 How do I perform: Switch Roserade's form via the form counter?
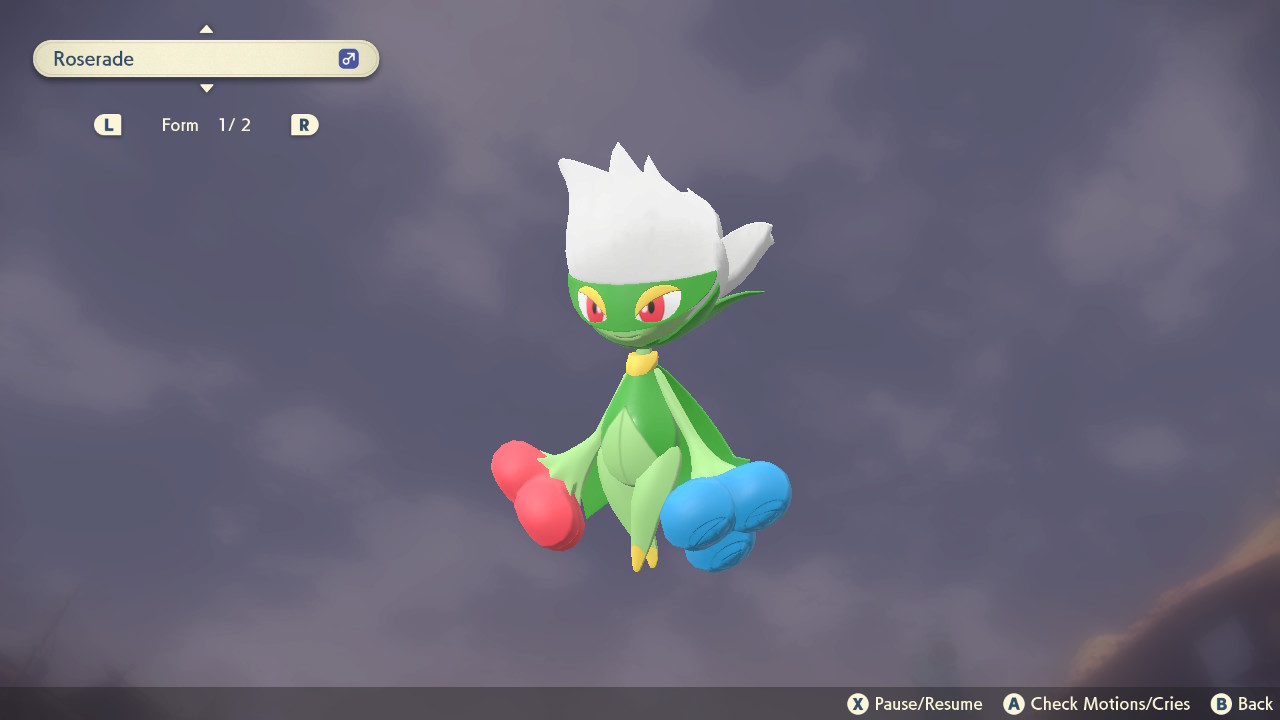207,124
